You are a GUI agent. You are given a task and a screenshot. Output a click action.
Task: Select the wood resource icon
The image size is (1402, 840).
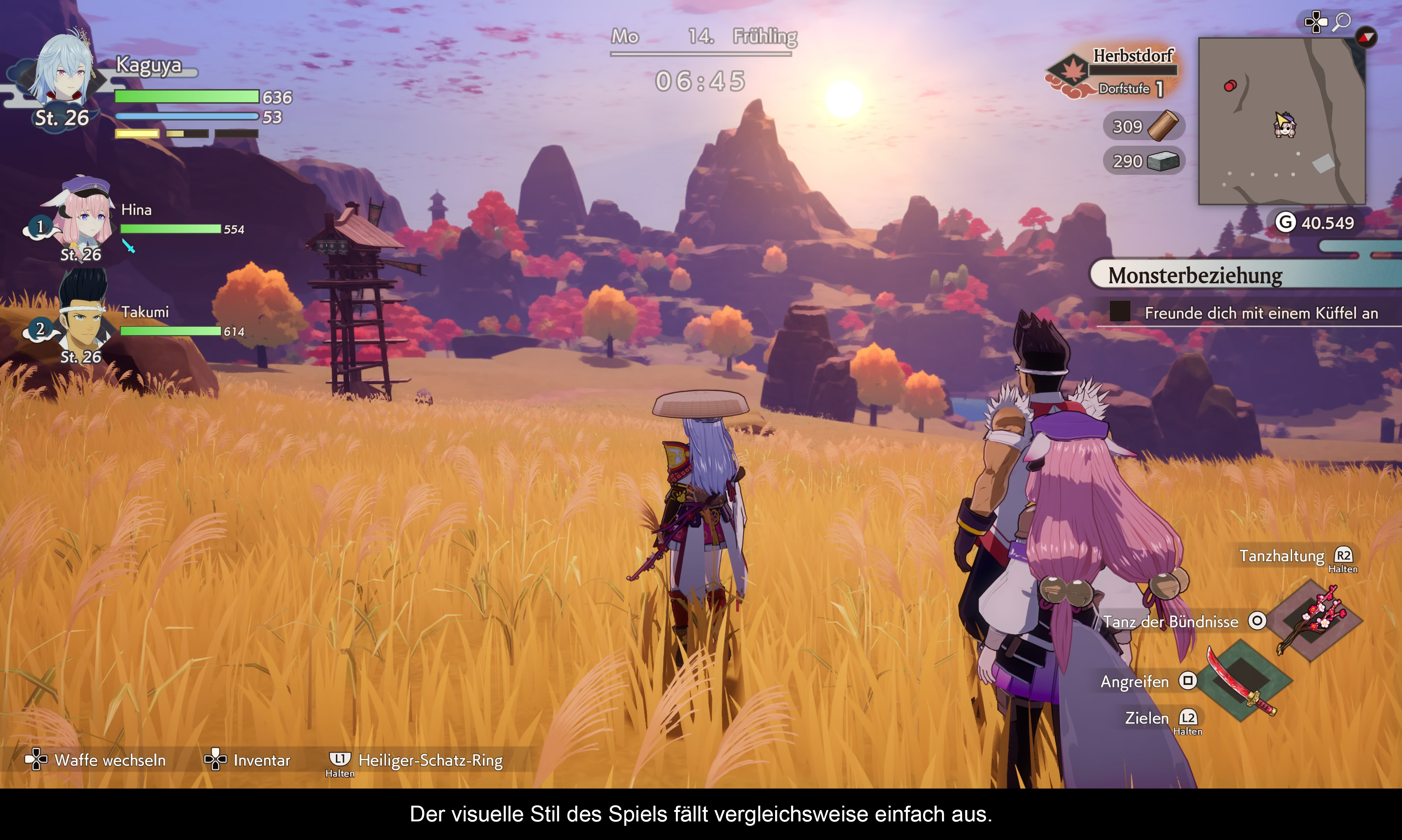tap(1163, 125)
